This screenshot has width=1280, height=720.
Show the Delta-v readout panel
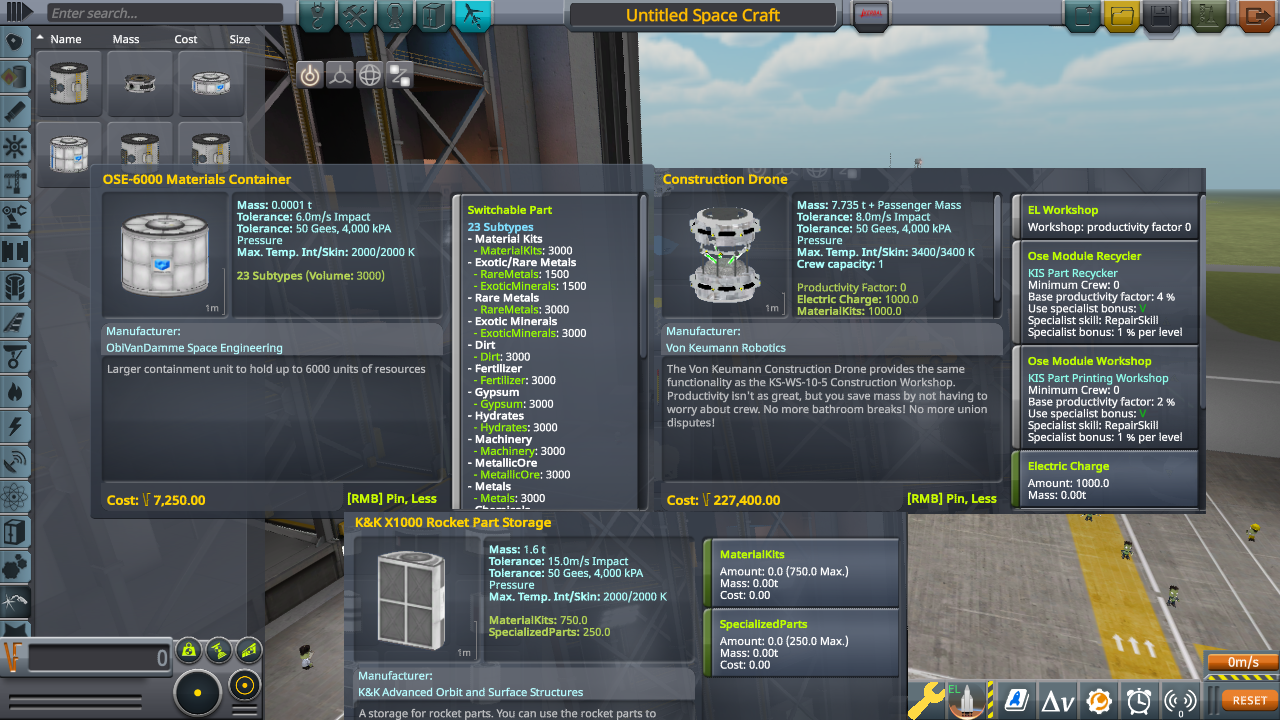click(1057, 700)
